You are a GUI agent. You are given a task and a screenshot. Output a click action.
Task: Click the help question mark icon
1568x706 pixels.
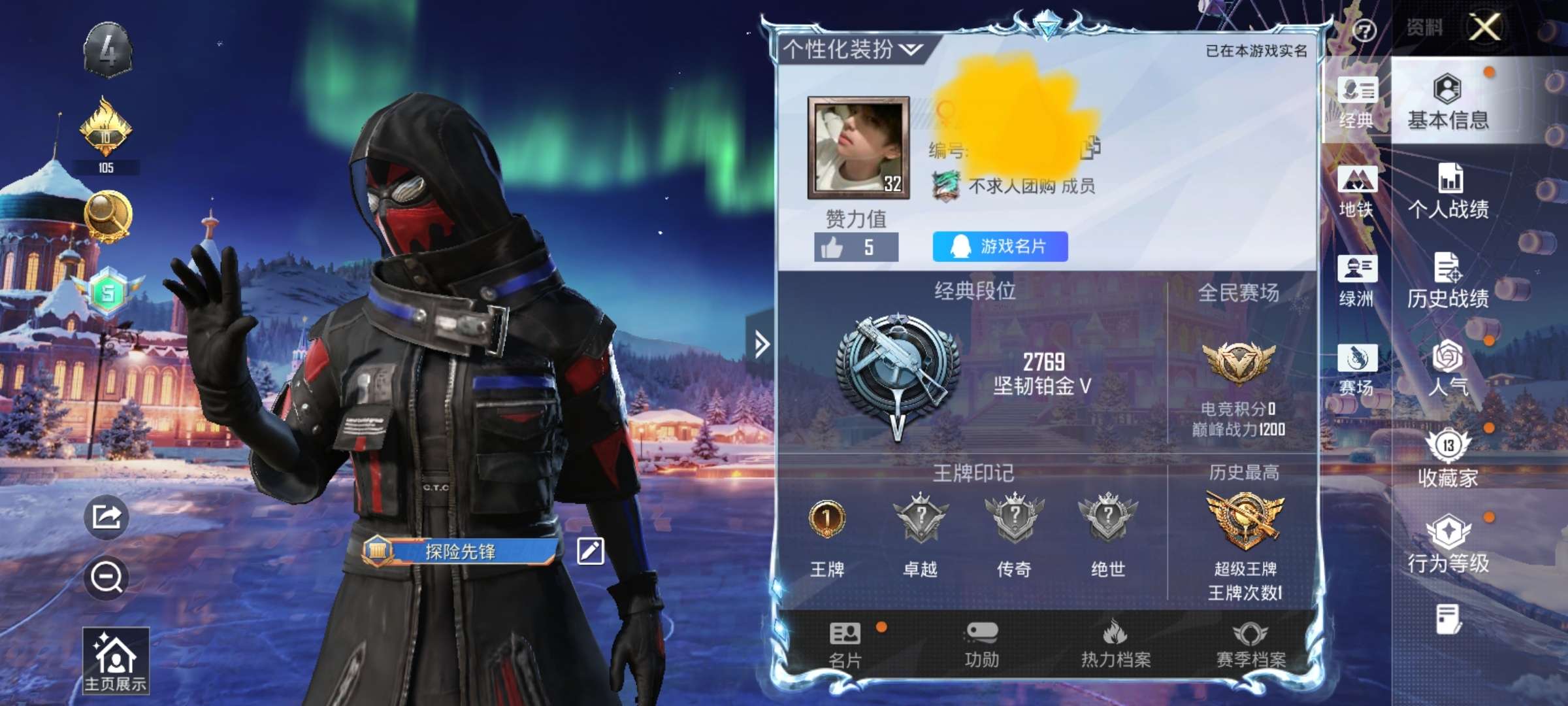coord(1364,30)
